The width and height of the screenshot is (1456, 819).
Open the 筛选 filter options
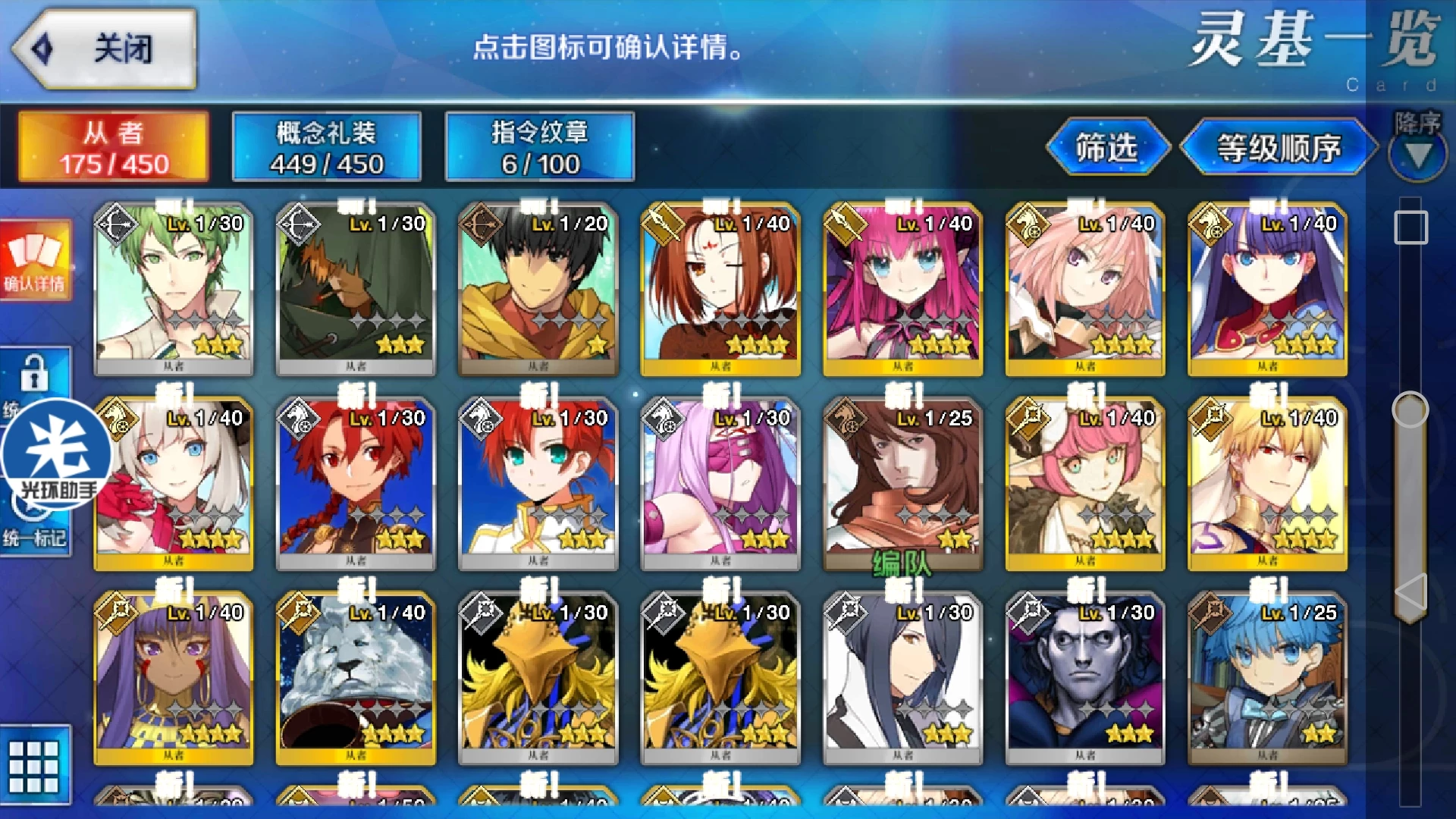(x=1106, y=147)
